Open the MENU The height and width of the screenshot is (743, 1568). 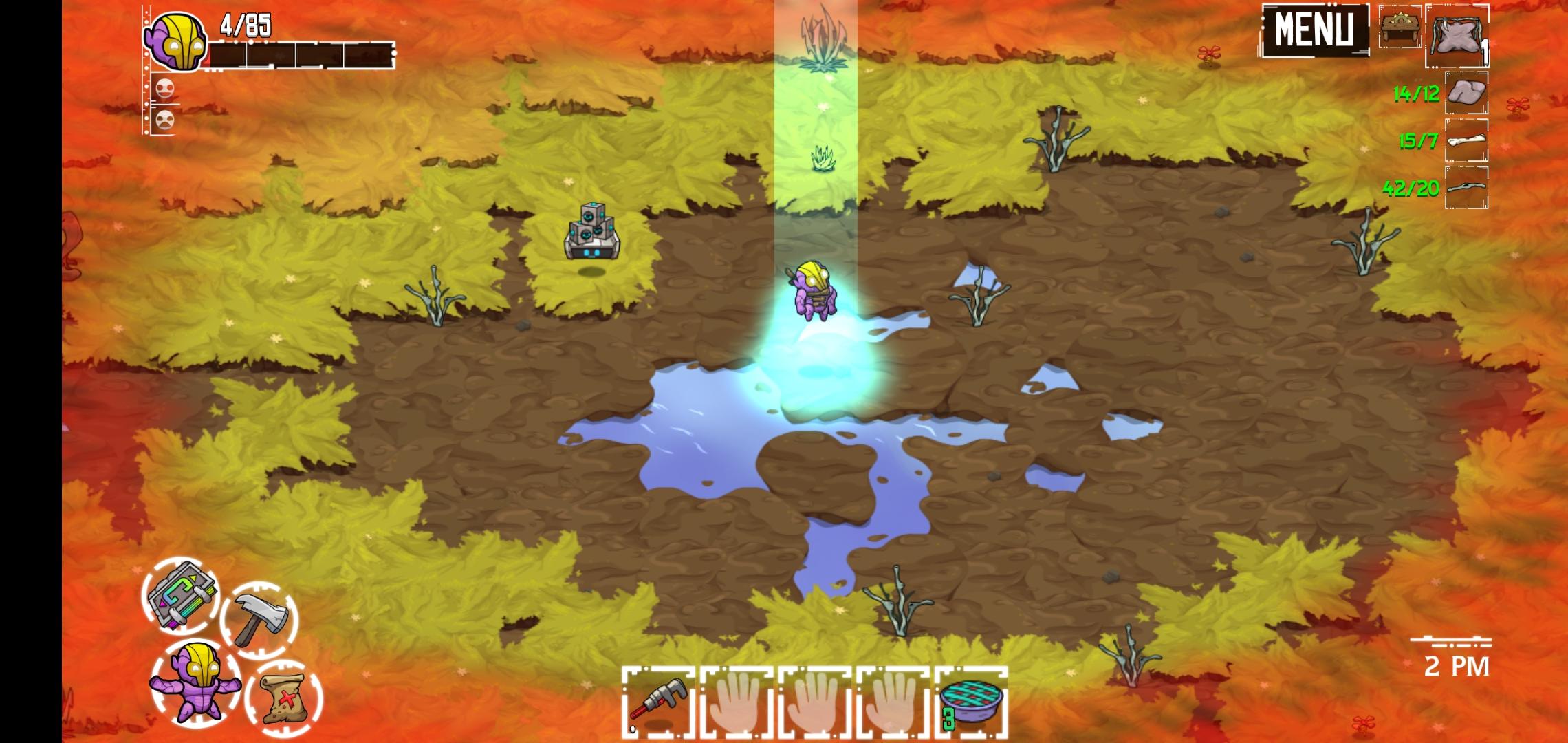1315,29
